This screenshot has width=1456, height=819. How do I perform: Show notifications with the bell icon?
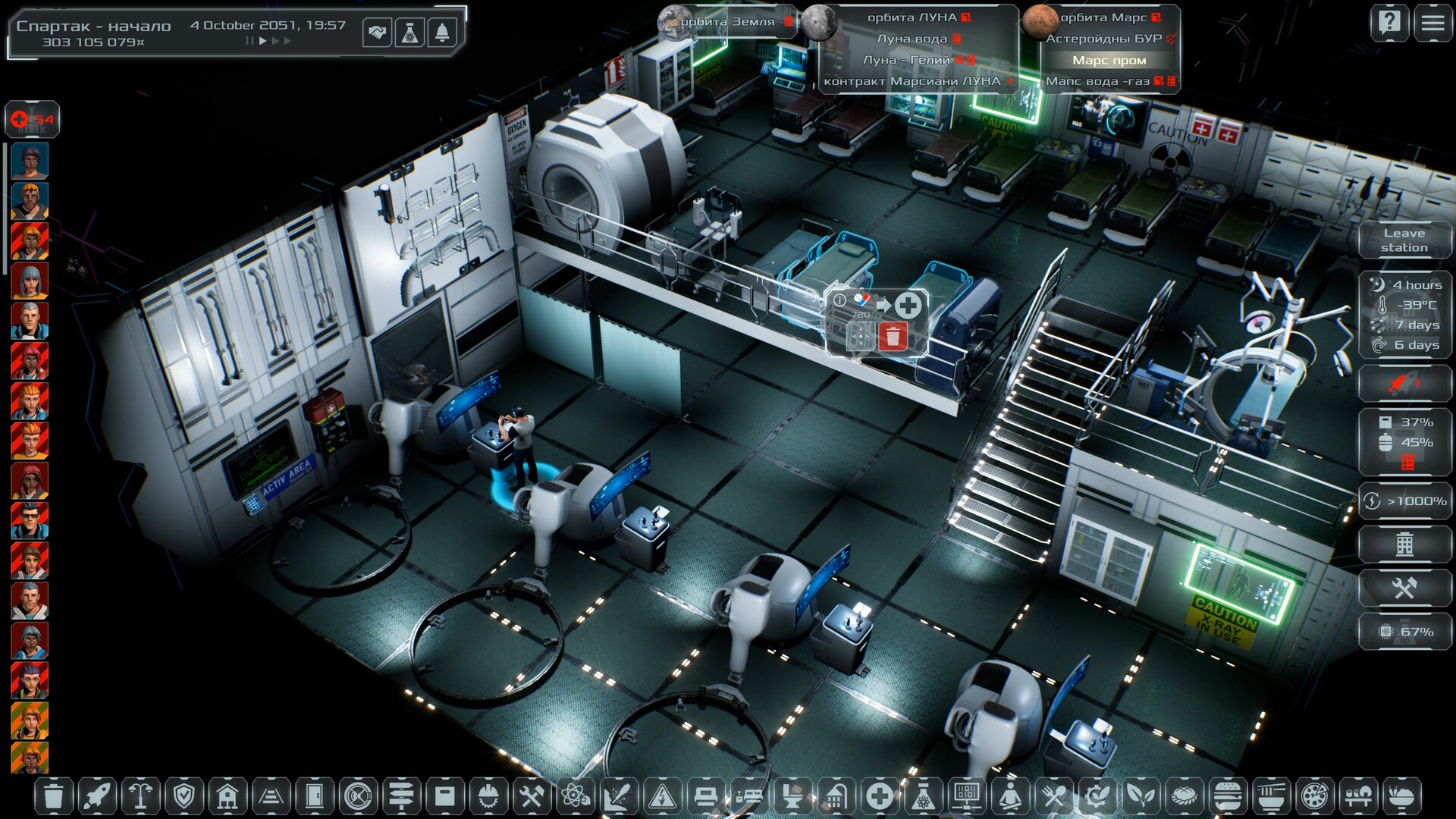pyautogui.click(x=442, y=33)
